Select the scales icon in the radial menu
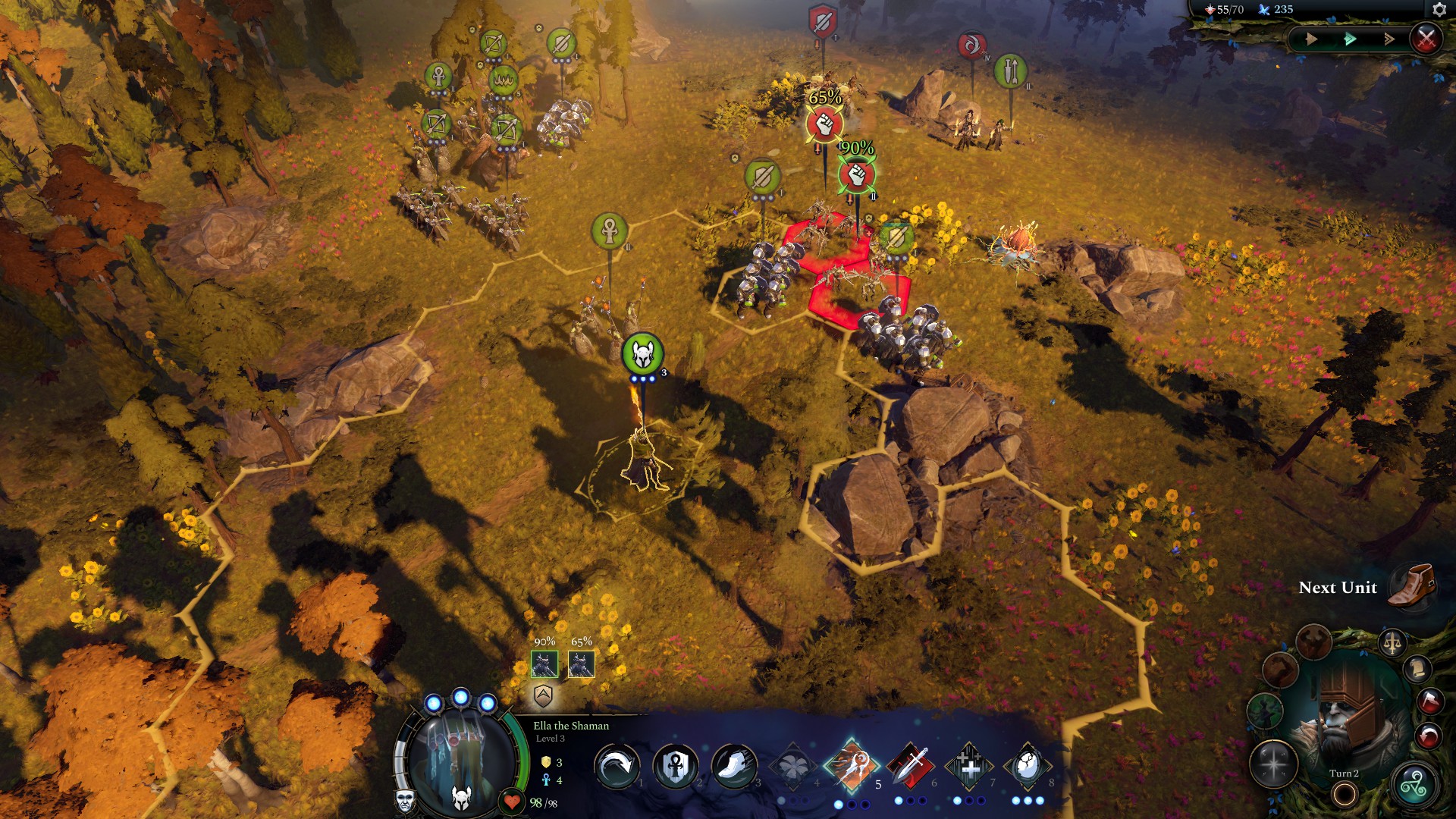Screen dimensions: 1456x819 pyautogui.click(x=1392, y=642)
